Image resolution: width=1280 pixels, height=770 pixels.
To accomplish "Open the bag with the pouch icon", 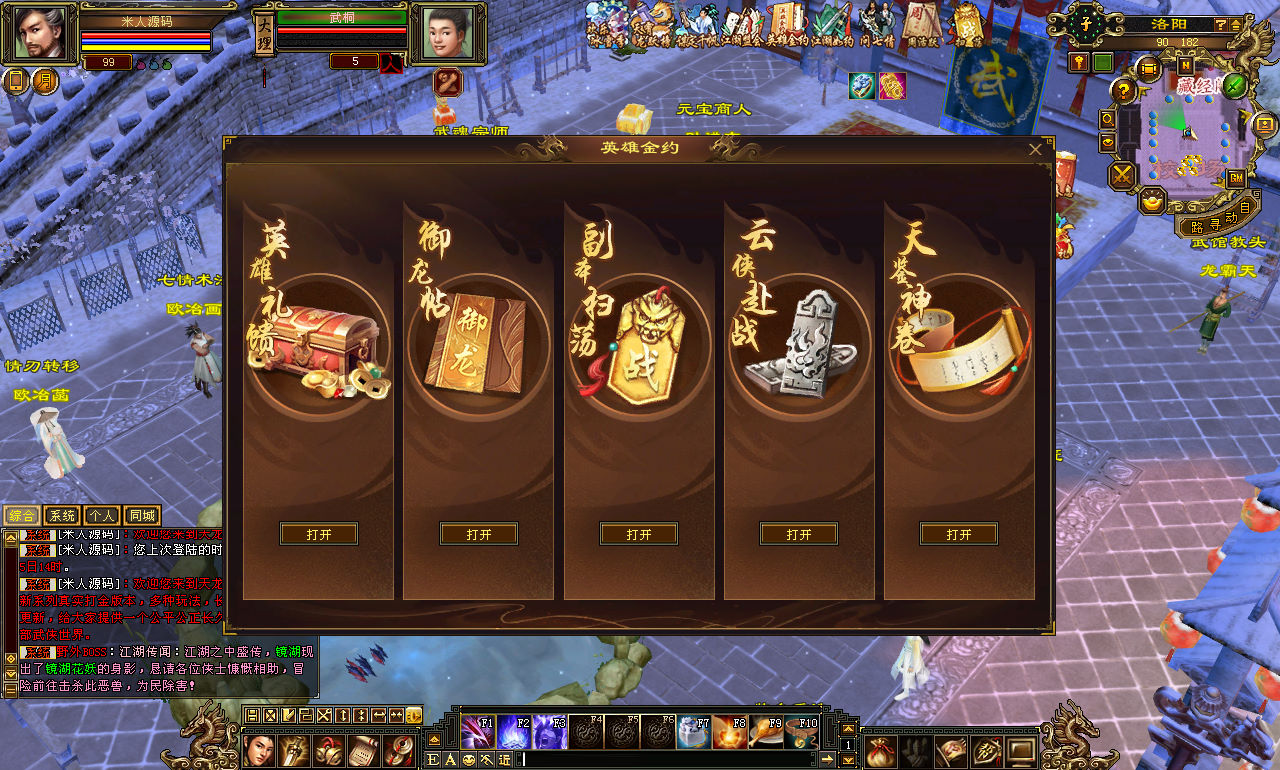I will pyautogui.click(x=881, y=750).
